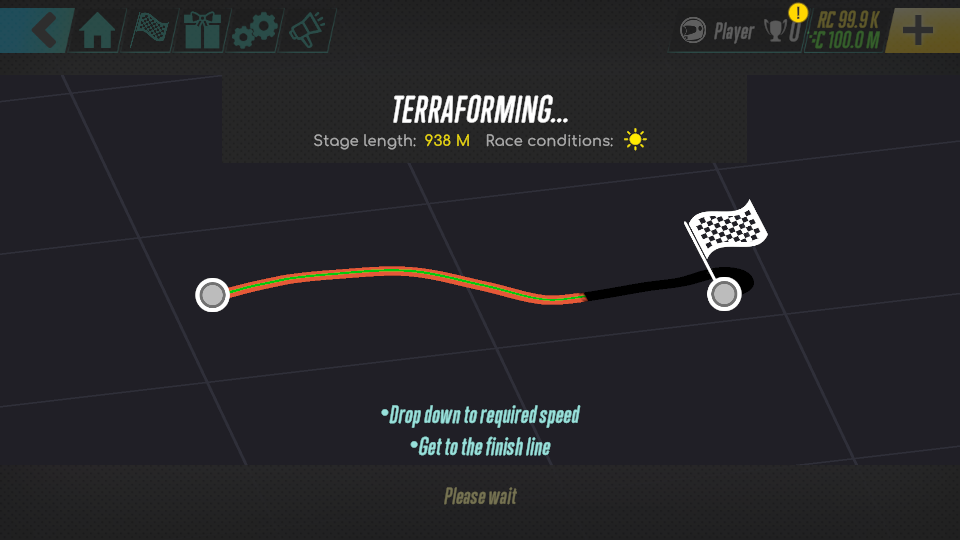Viewport: 960px width, 540px height.
Task: Open the checkered flag races menu
Action: [x=149, y=31]
